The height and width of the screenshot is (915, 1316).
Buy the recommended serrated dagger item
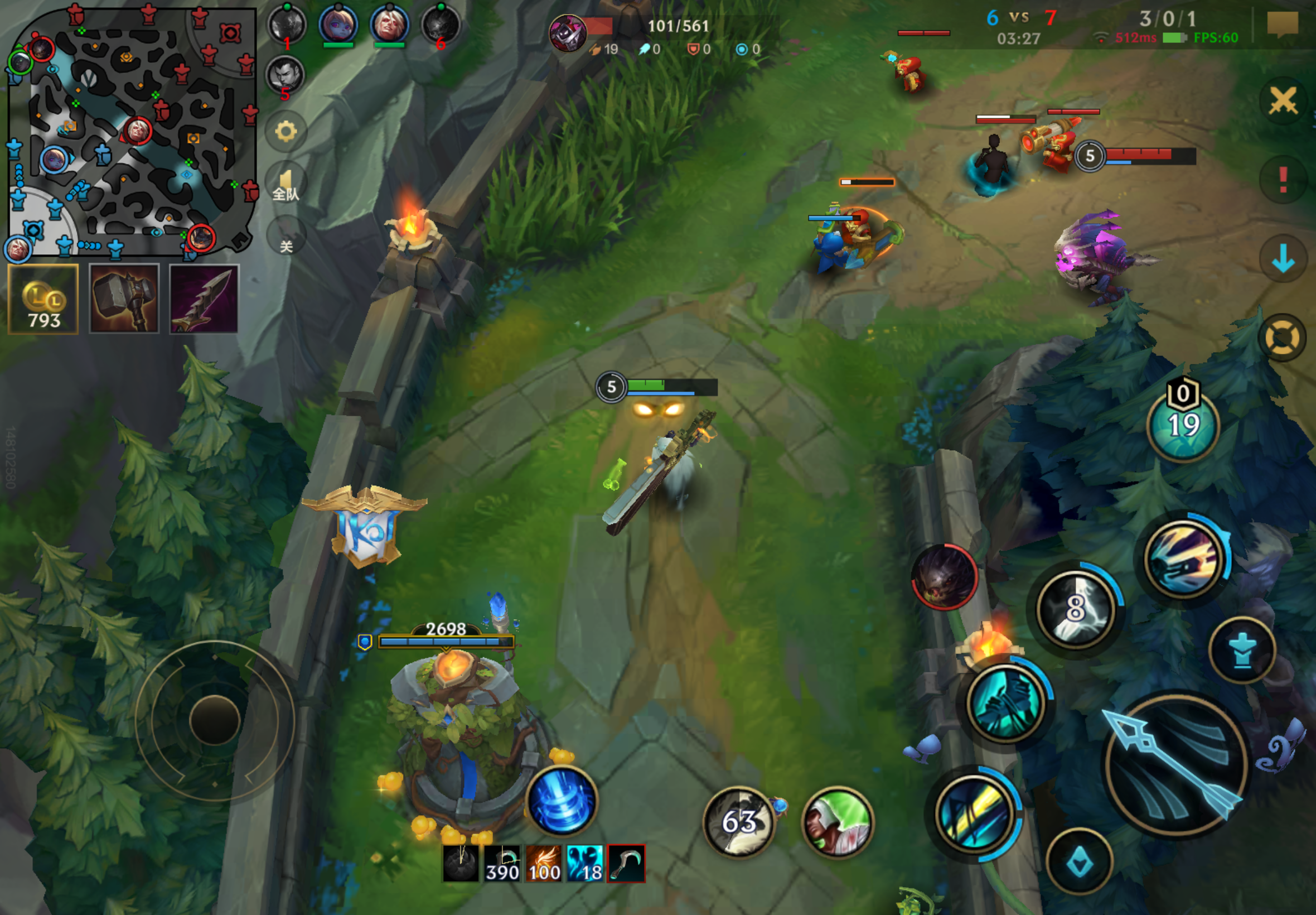pos(204,299)
